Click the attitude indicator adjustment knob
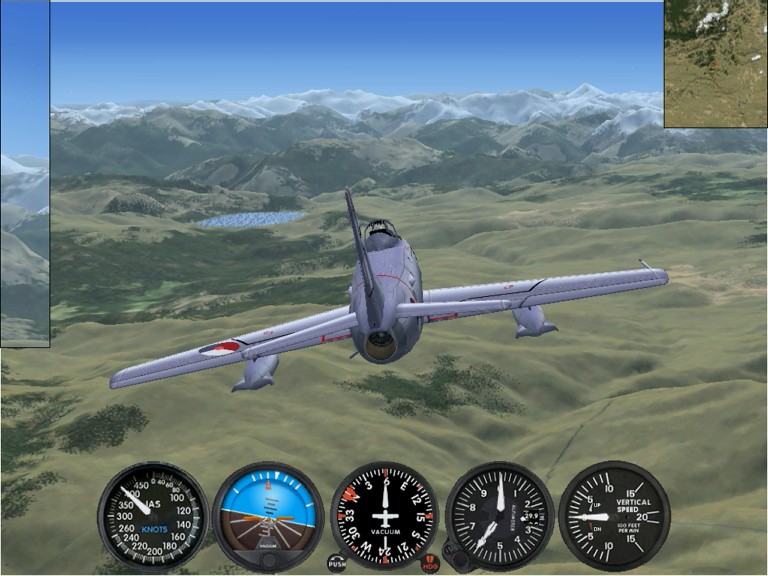The image size is (768, 576). click(268, 560)
